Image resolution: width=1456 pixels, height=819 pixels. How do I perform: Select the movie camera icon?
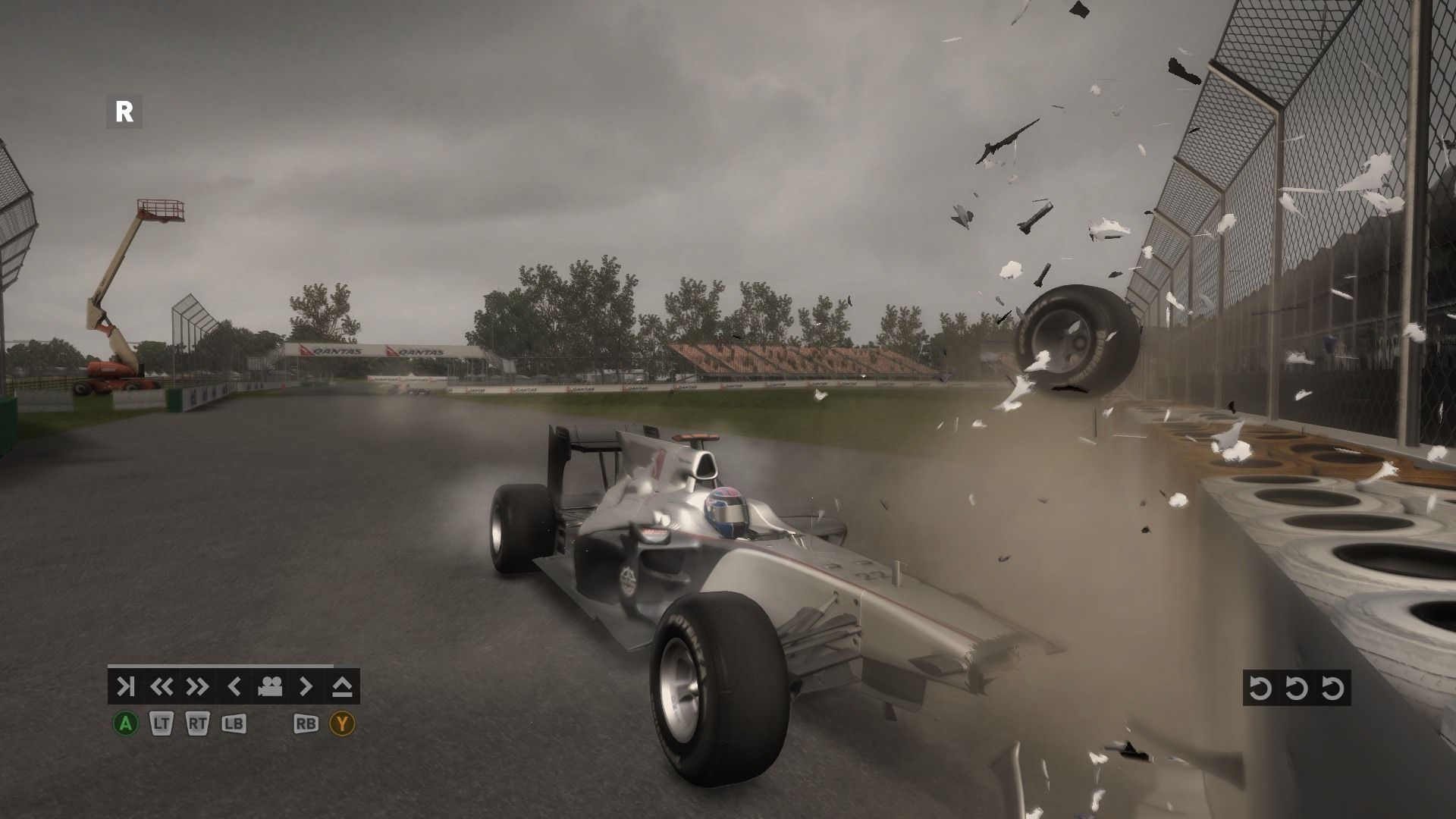pos(269,687)
